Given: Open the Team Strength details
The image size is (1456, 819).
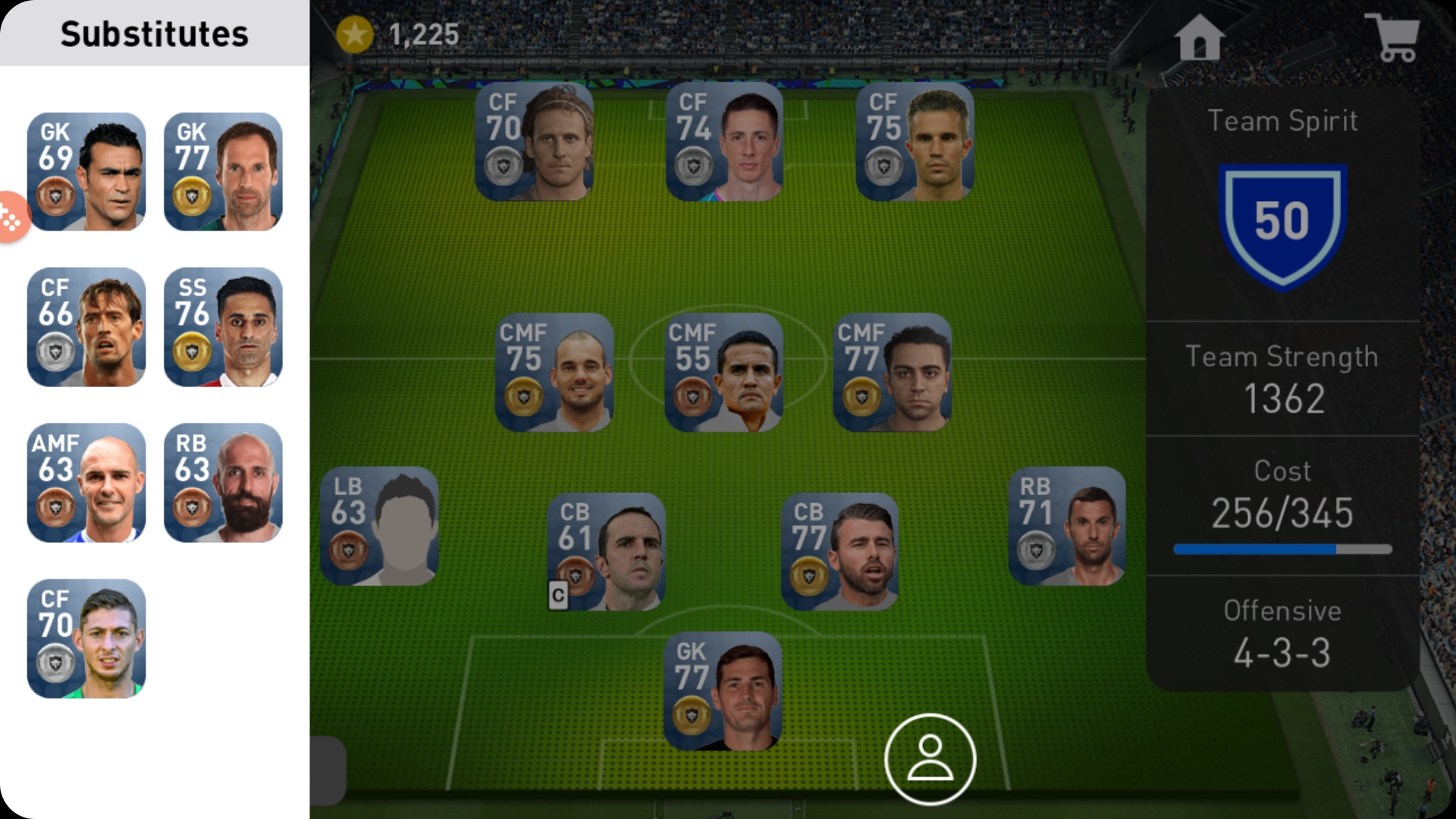Looking at the screenshot, I should pos(1282,375).
